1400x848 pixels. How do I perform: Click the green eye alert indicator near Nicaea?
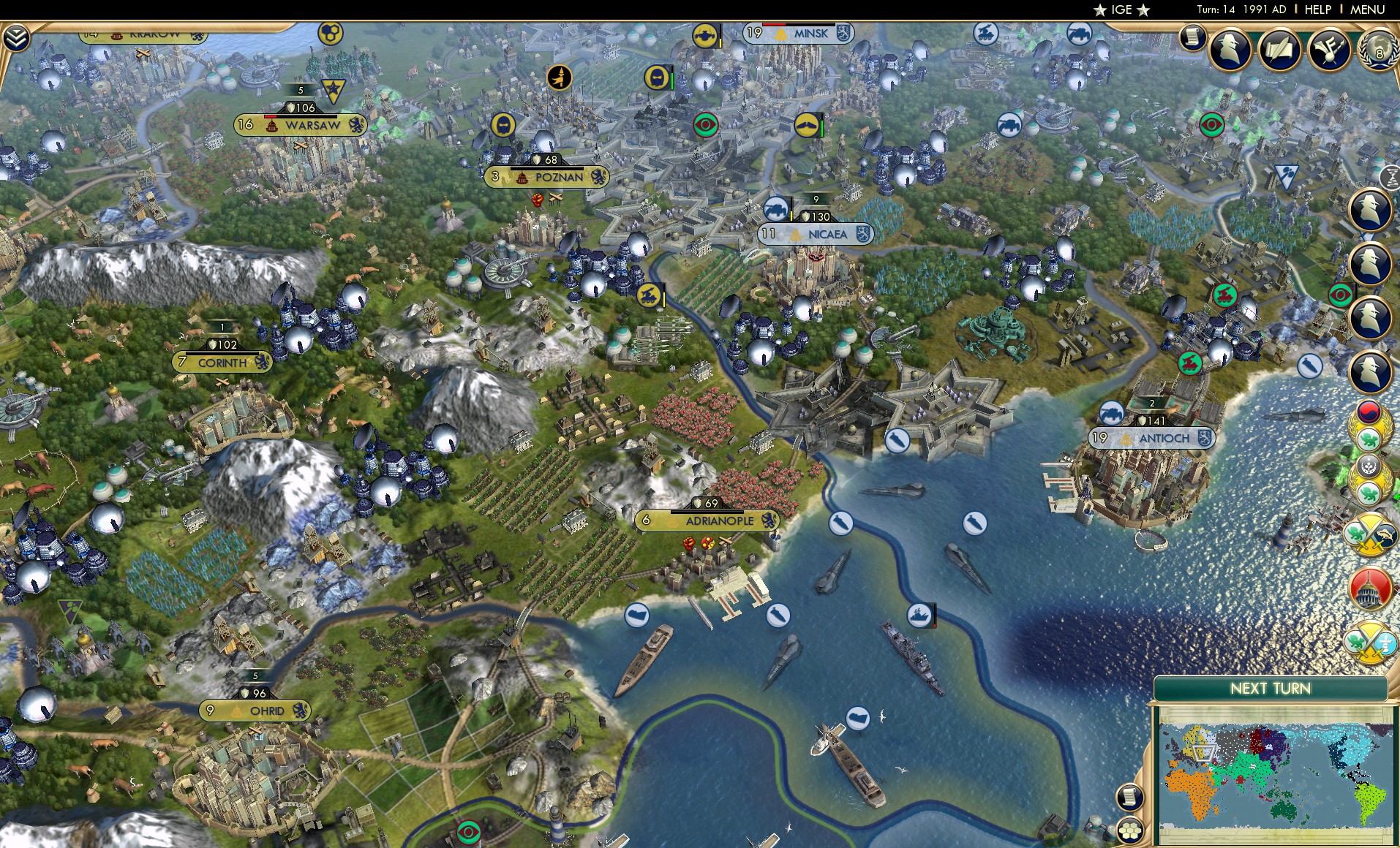[704, 126]
